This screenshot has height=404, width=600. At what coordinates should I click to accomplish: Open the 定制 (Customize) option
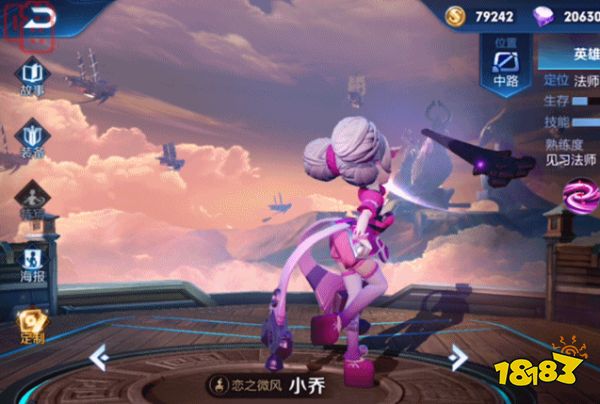pos(33,322)
